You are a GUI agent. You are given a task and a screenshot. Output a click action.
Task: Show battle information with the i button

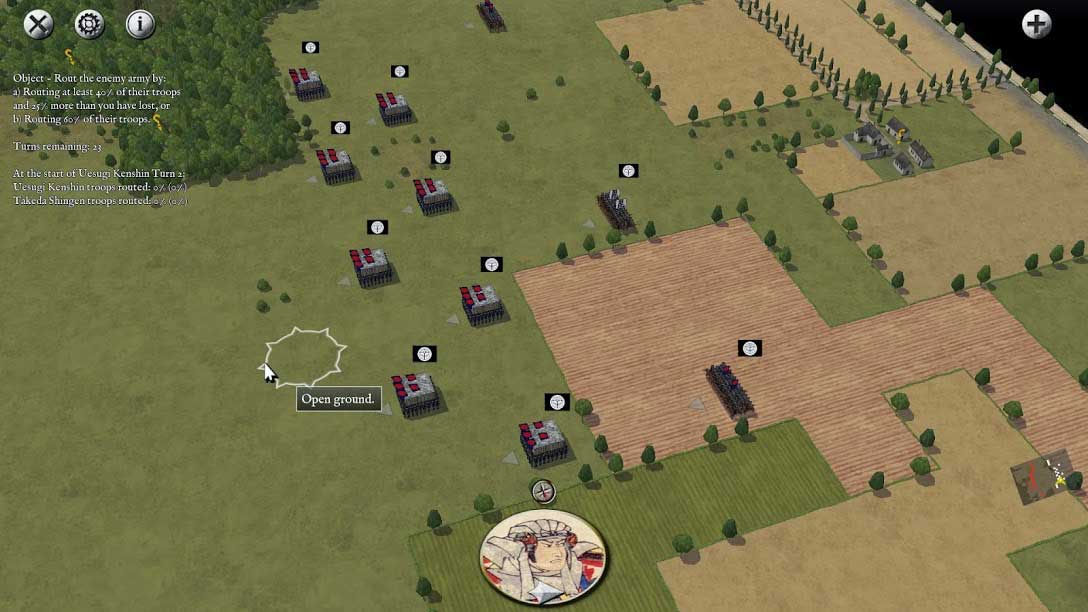(x=140, y=24)
